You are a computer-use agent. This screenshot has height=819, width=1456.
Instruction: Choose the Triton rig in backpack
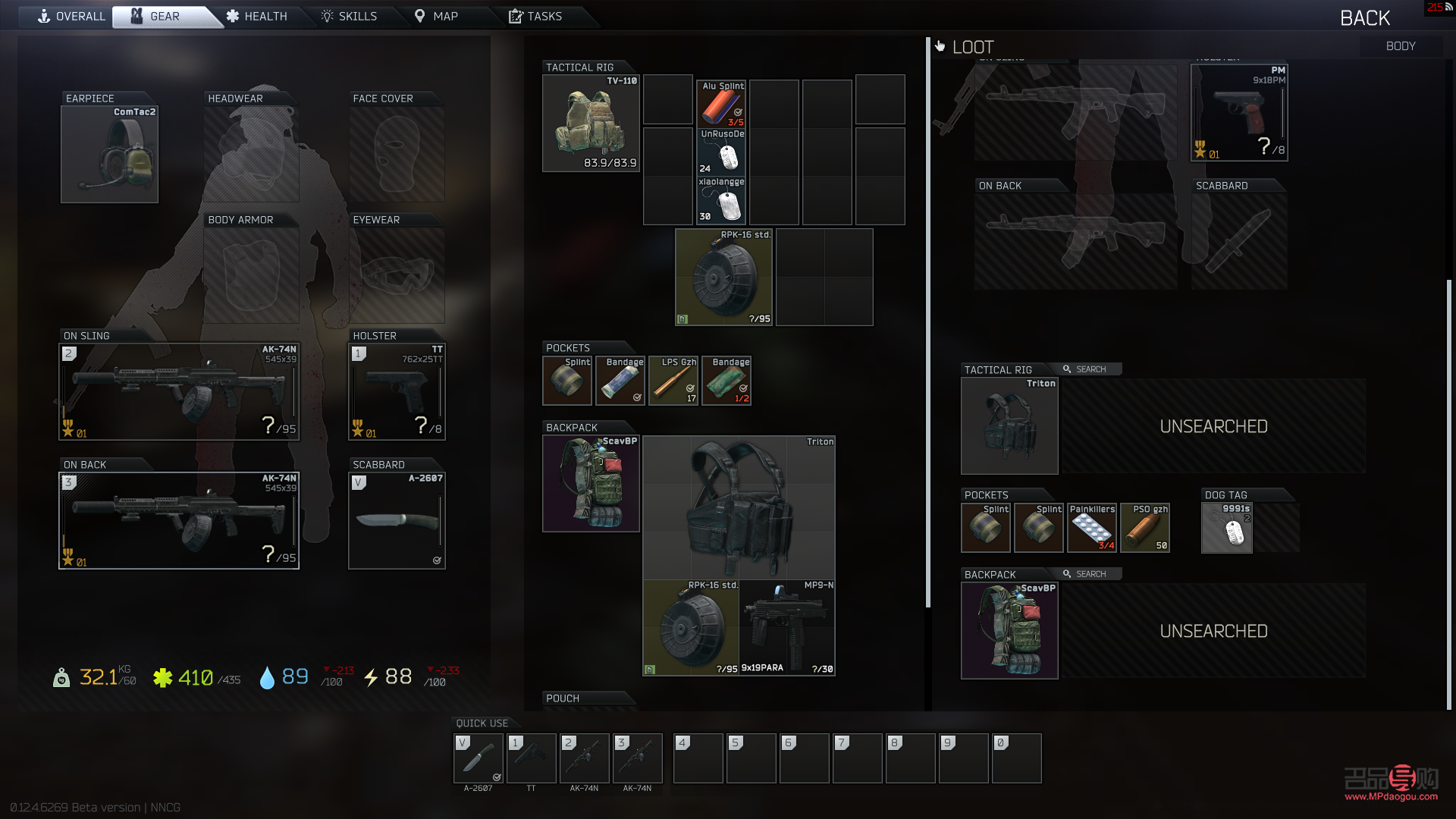tap(739, 507)
